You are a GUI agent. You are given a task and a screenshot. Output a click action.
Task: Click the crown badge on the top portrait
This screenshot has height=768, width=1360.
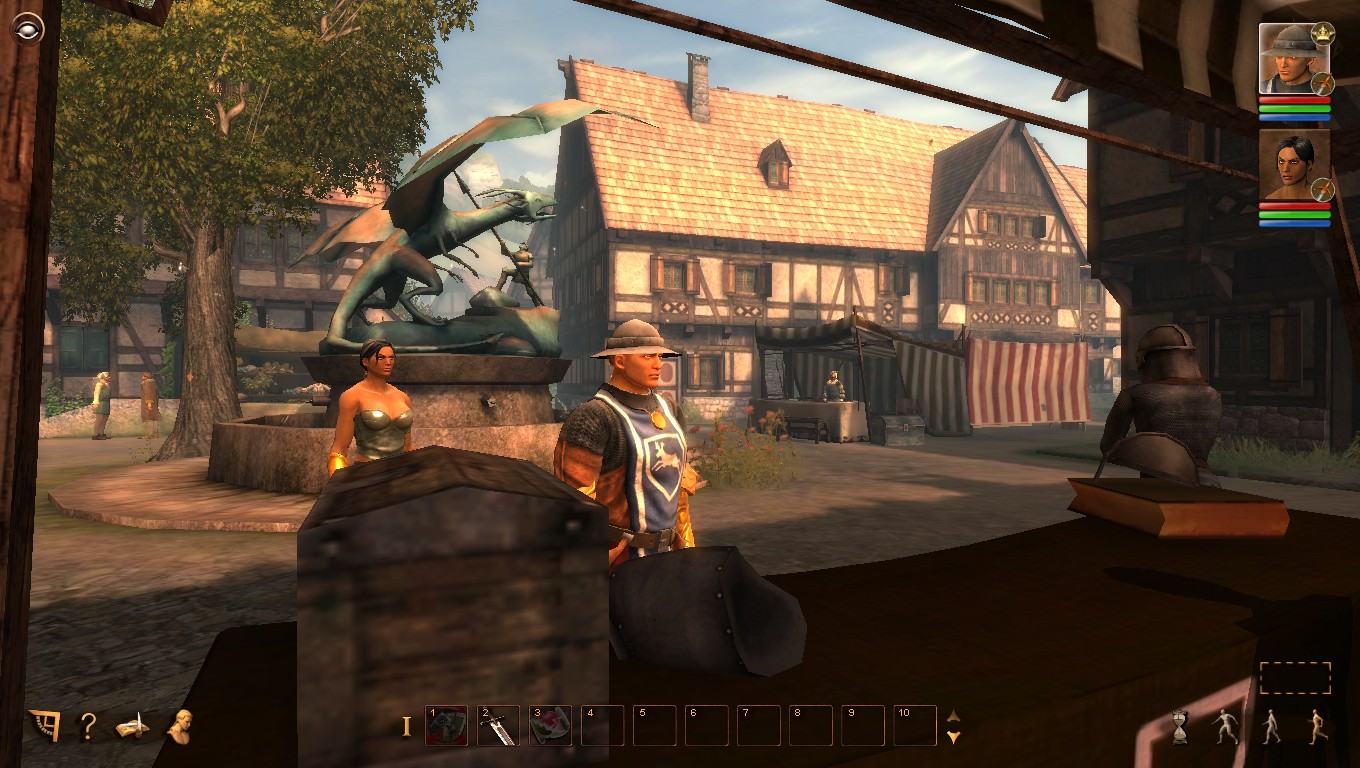coord(1323,34)
